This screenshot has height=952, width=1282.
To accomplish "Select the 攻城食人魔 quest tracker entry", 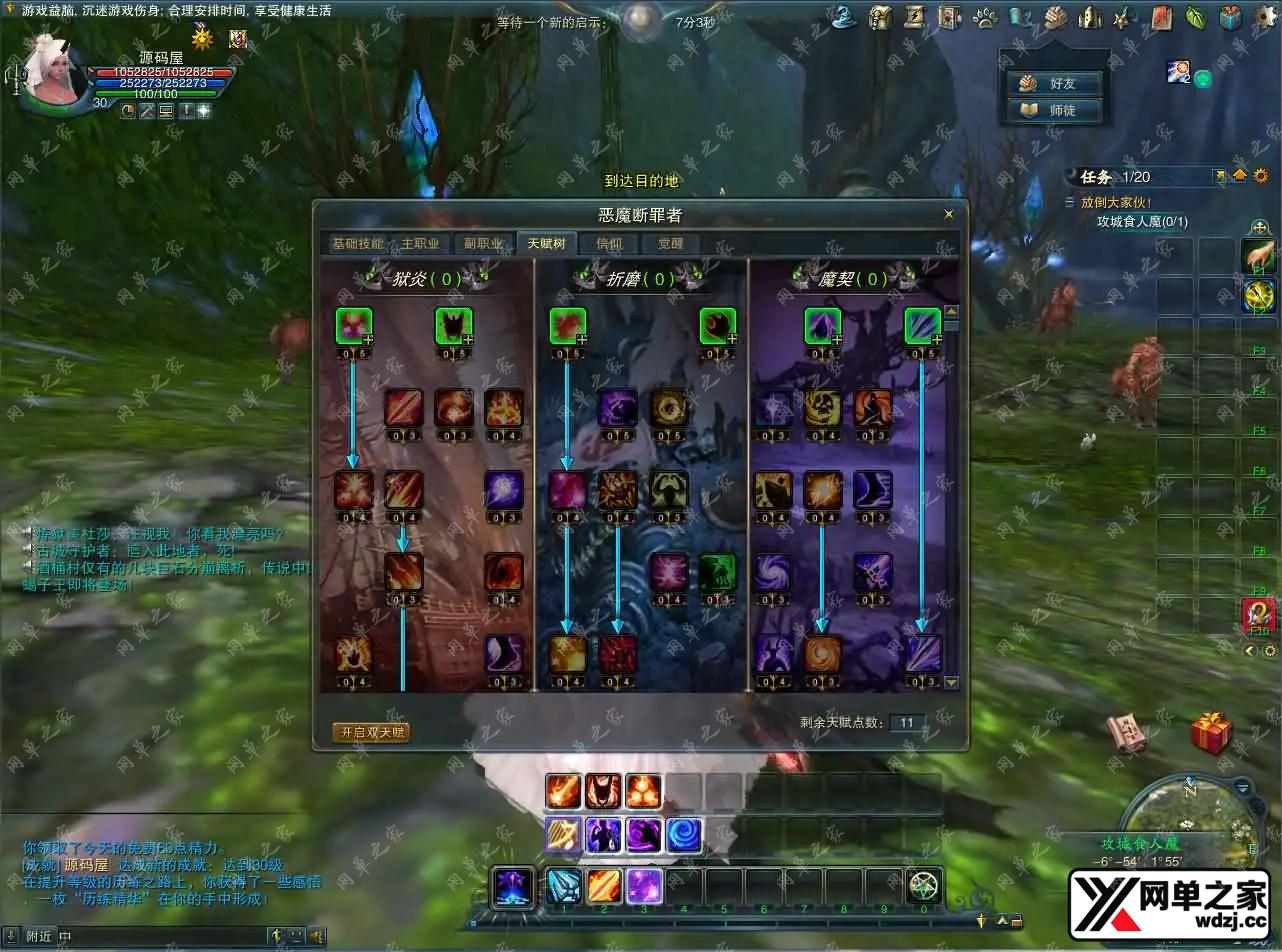I will (x=1142, y=222).
